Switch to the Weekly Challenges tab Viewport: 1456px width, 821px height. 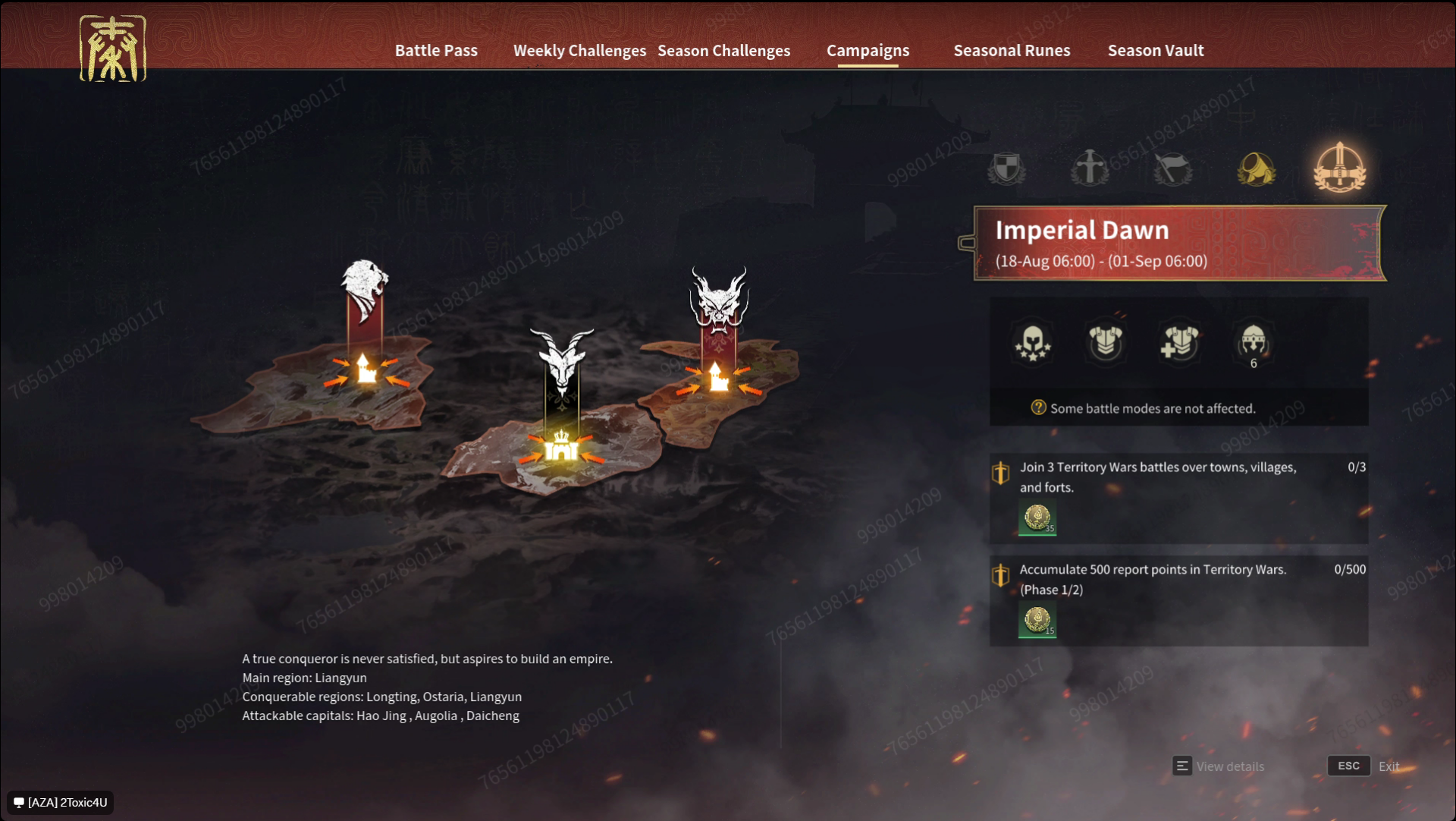[x=579, y=50]
